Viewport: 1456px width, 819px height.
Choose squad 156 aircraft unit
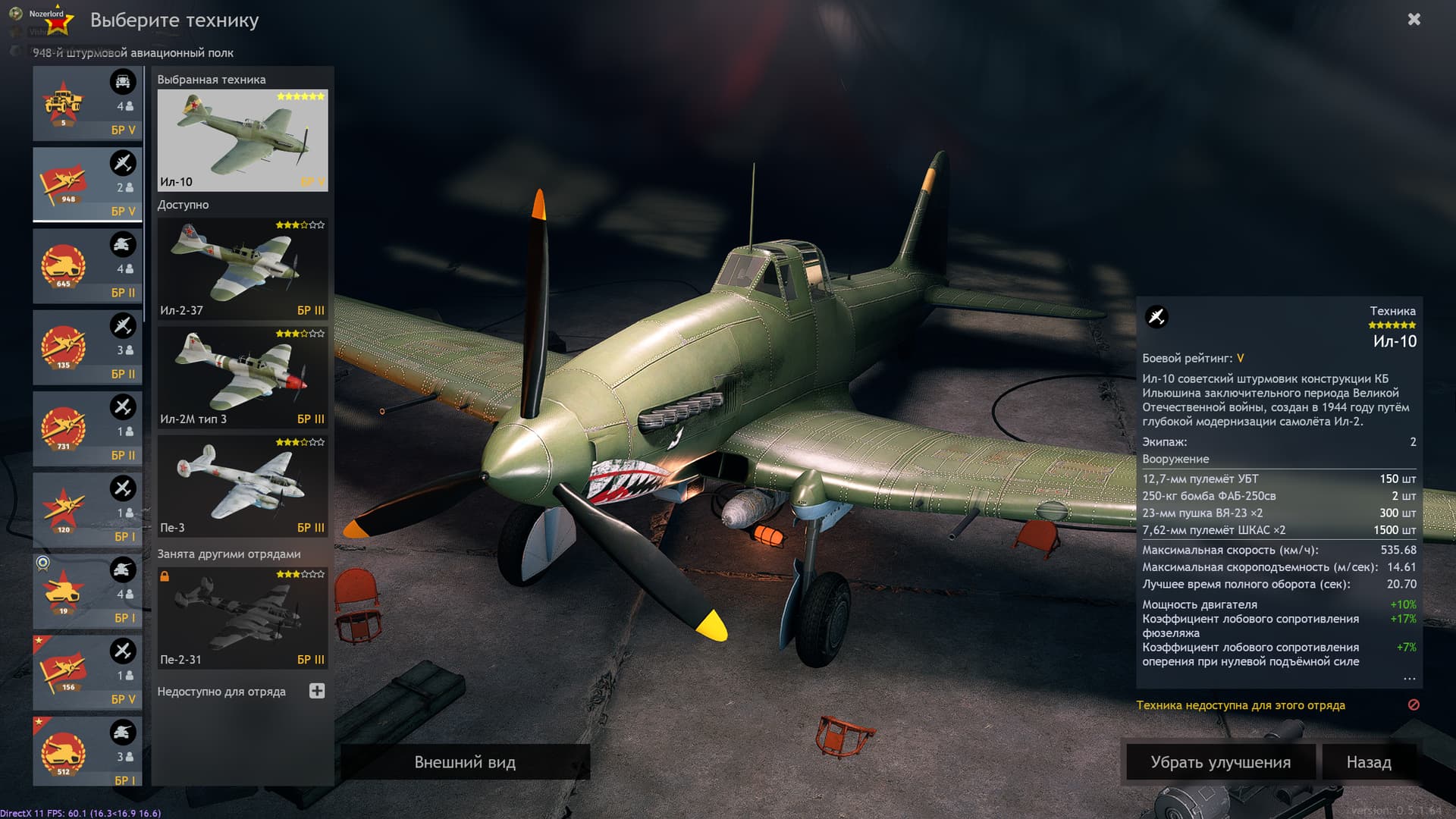(87, 673)
